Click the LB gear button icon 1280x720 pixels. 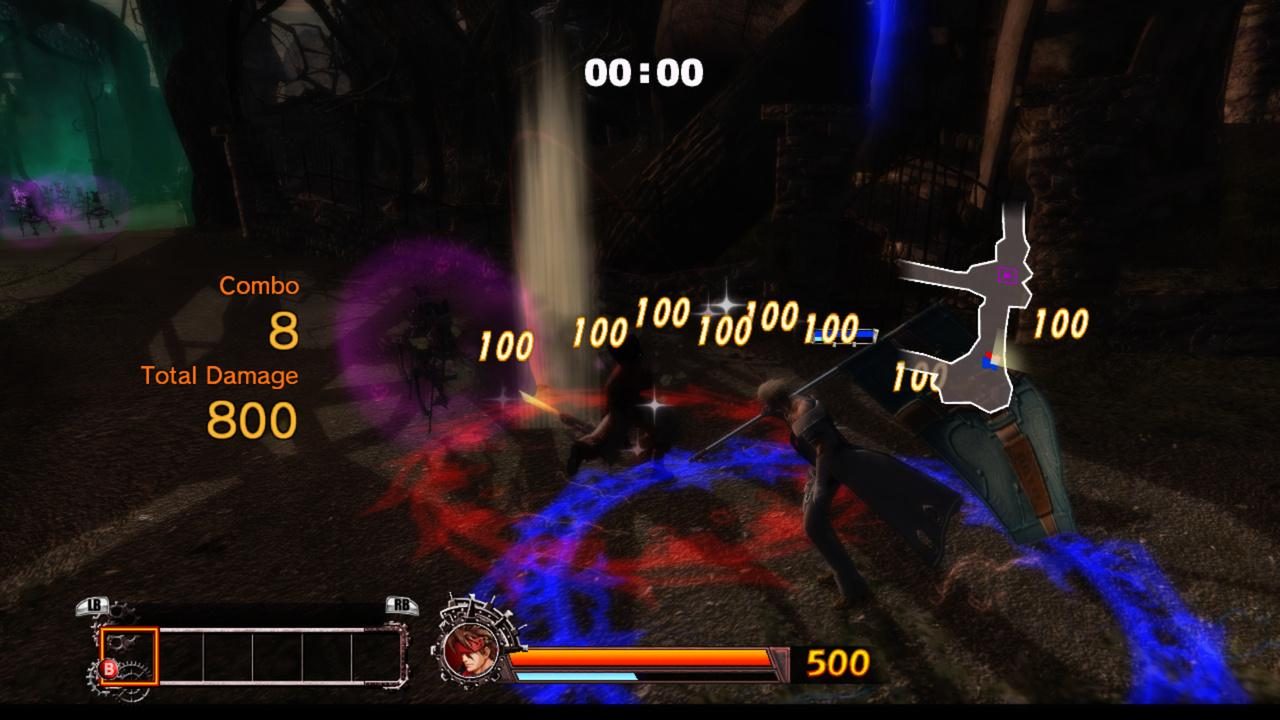92,606
